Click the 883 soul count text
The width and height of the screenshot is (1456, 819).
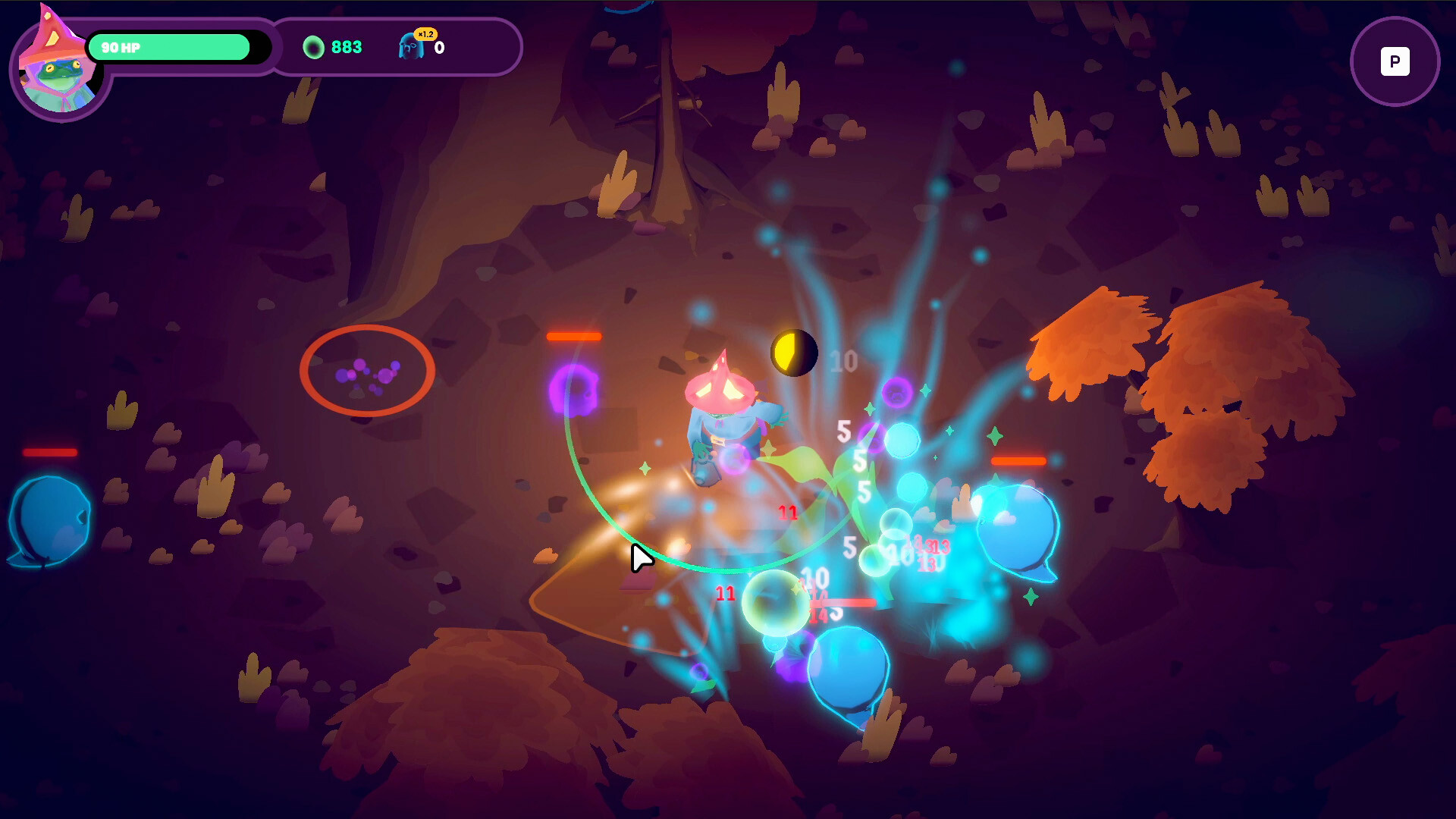click(x=346, y=47)
